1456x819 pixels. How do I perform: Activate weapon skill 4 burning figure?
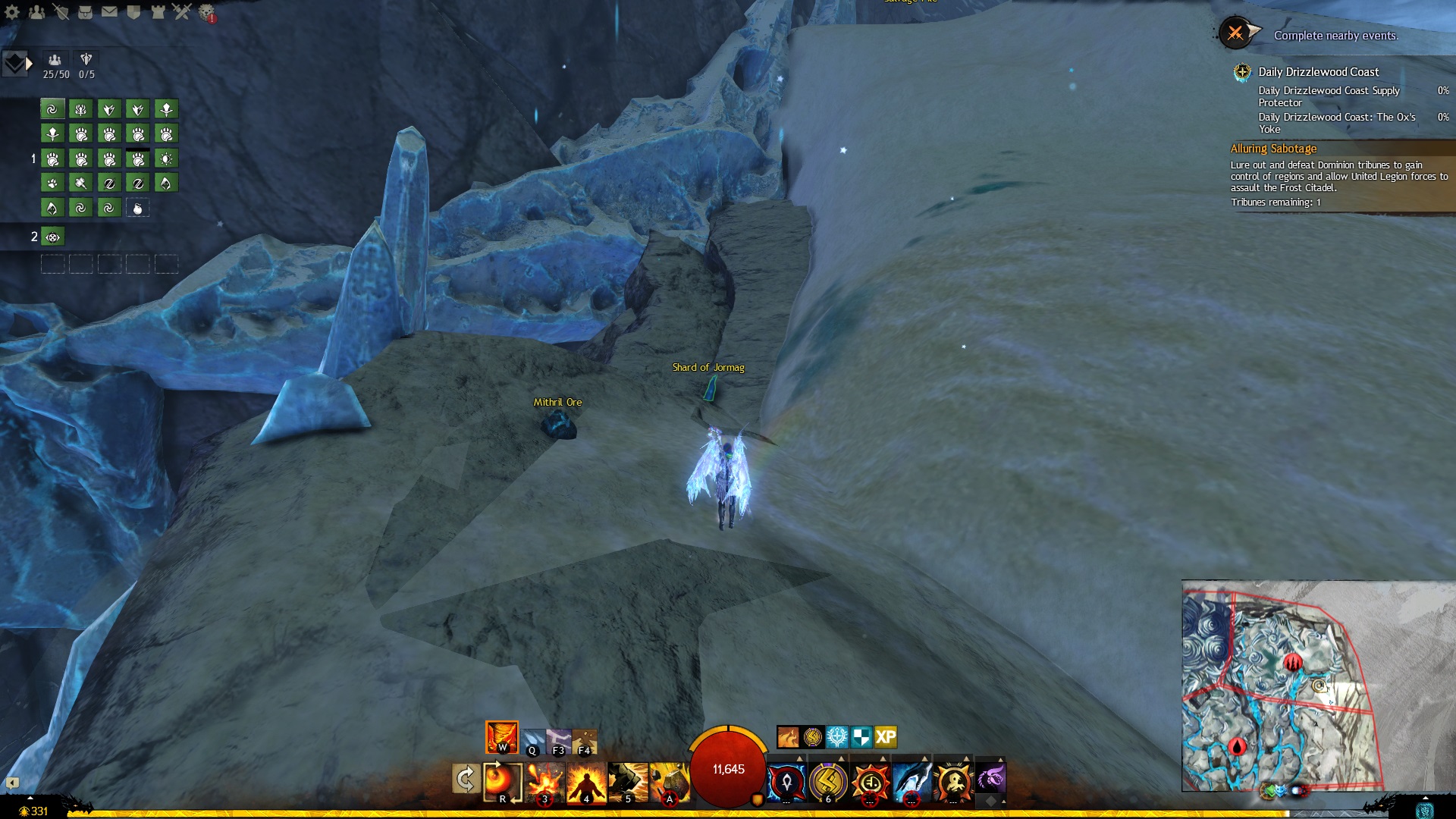[x=586, y=782]
